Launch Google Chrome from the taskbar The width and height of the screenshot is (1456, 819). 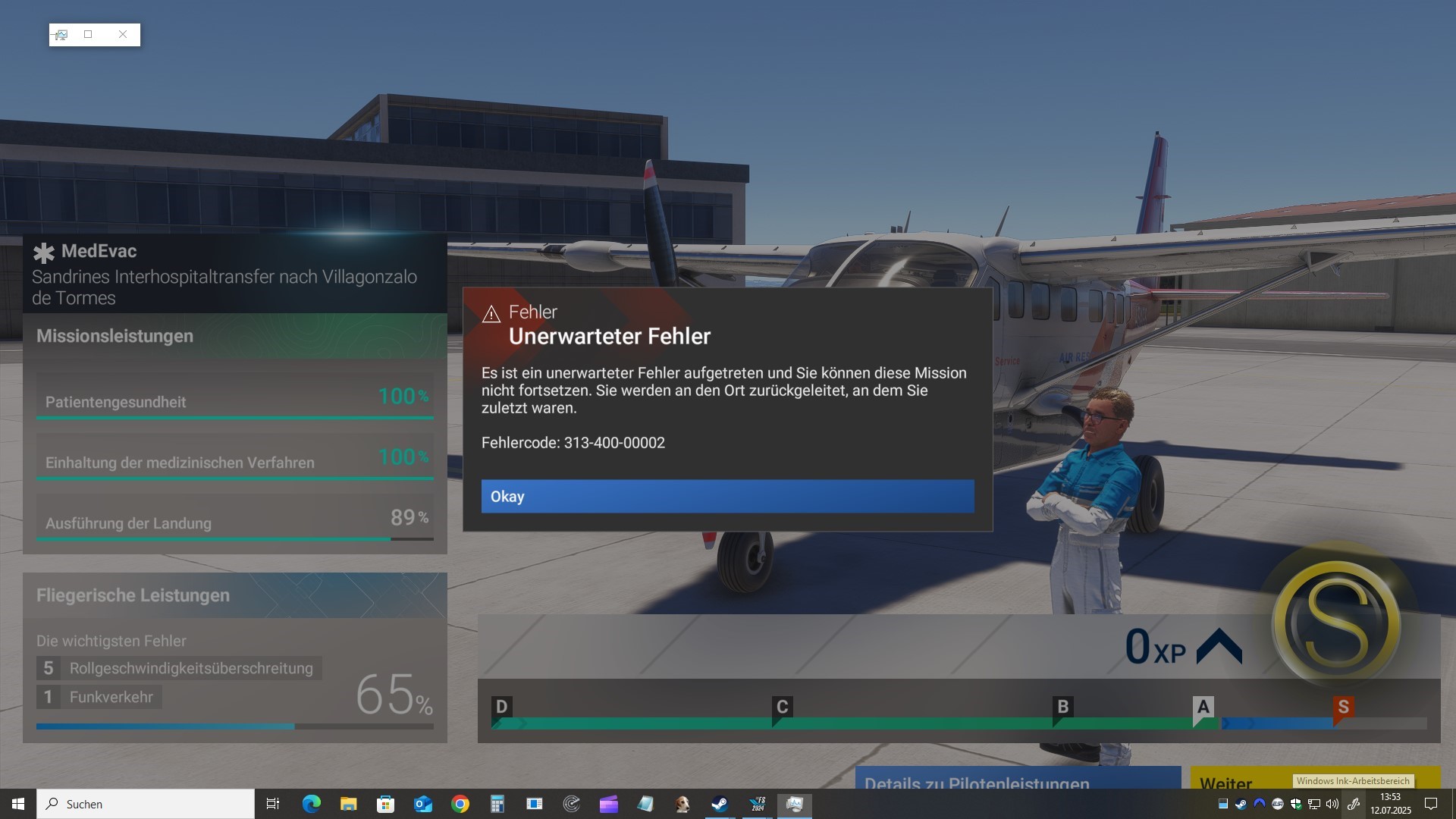[x=460, y=804]
